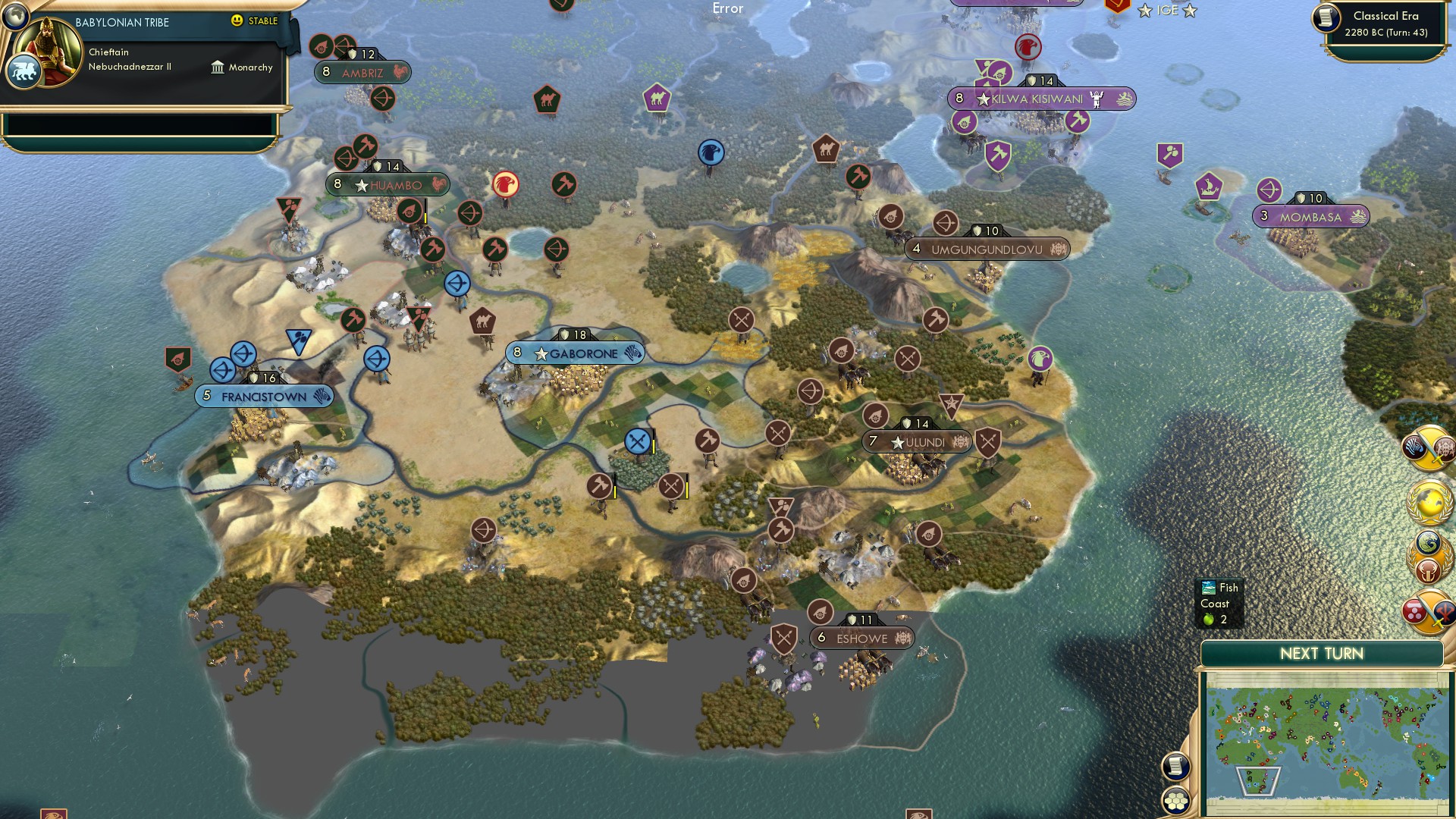Viewport: 1456px width, 819px height.
Task: Open the Gaborone city banner
Action: [575, 352]
